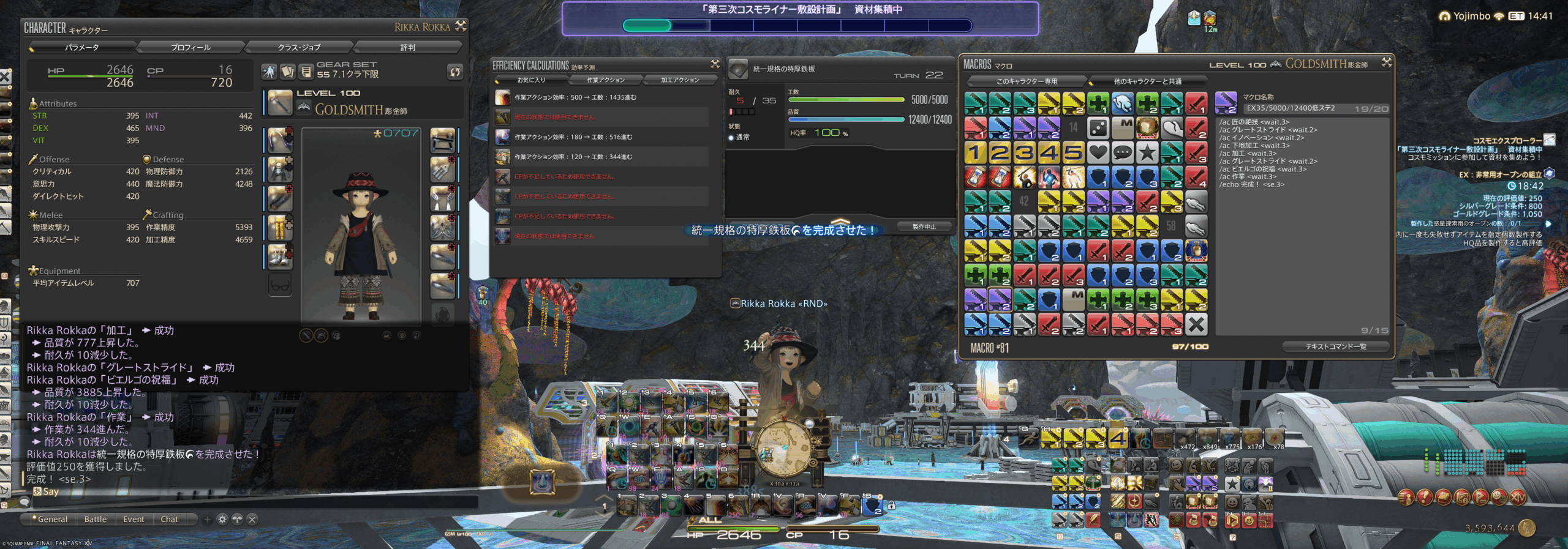Click the circular minimap
The image size is (1568, 549).
[785, 449]
